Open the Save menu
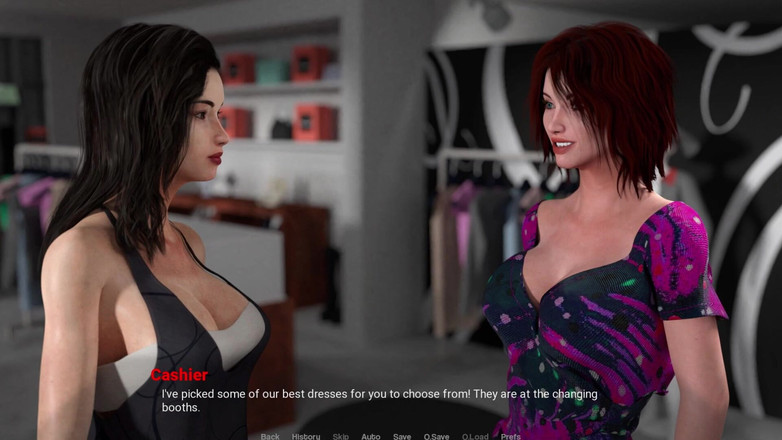 coord(402,436)
